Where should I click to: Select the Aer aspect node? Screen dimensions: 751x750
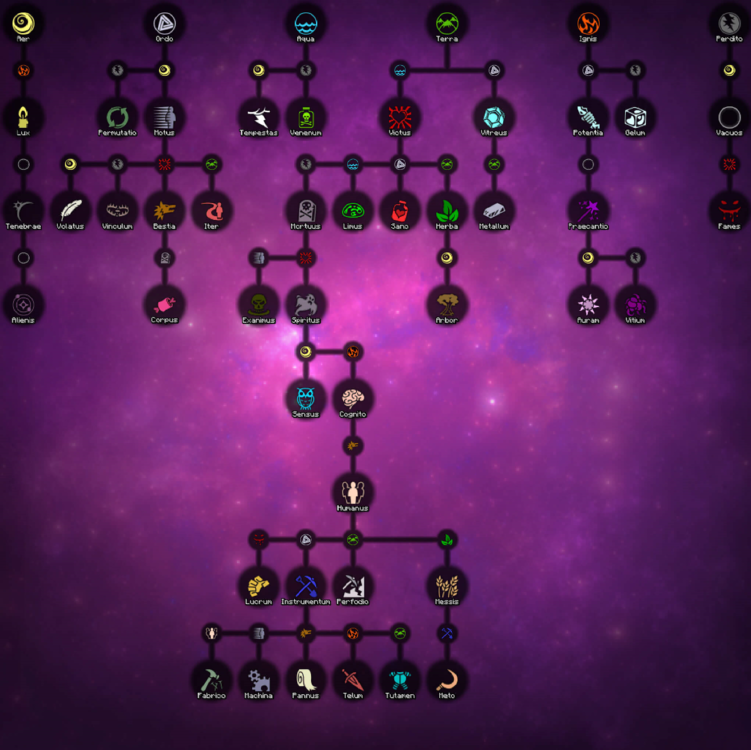pyautogui.click(x=23, y=21)
